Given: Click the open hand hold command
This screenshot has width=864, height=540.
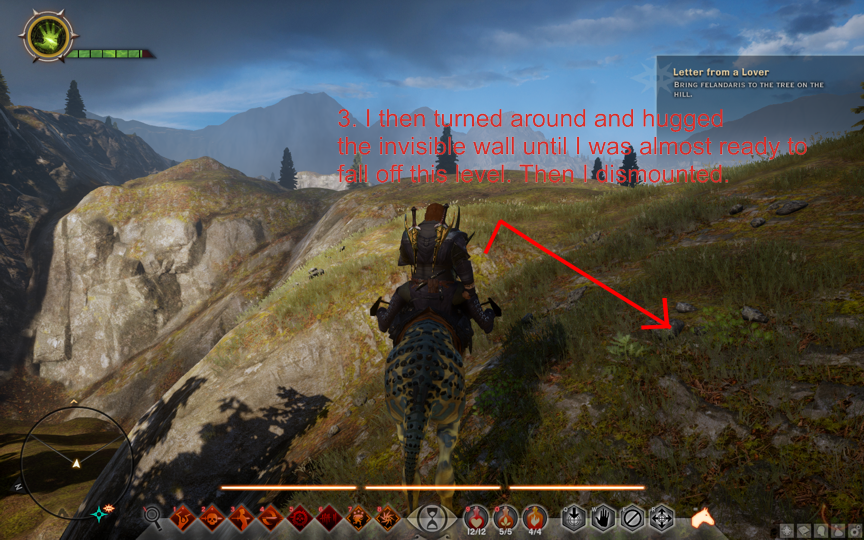Looking at the screenshot, I should (603, 518).
